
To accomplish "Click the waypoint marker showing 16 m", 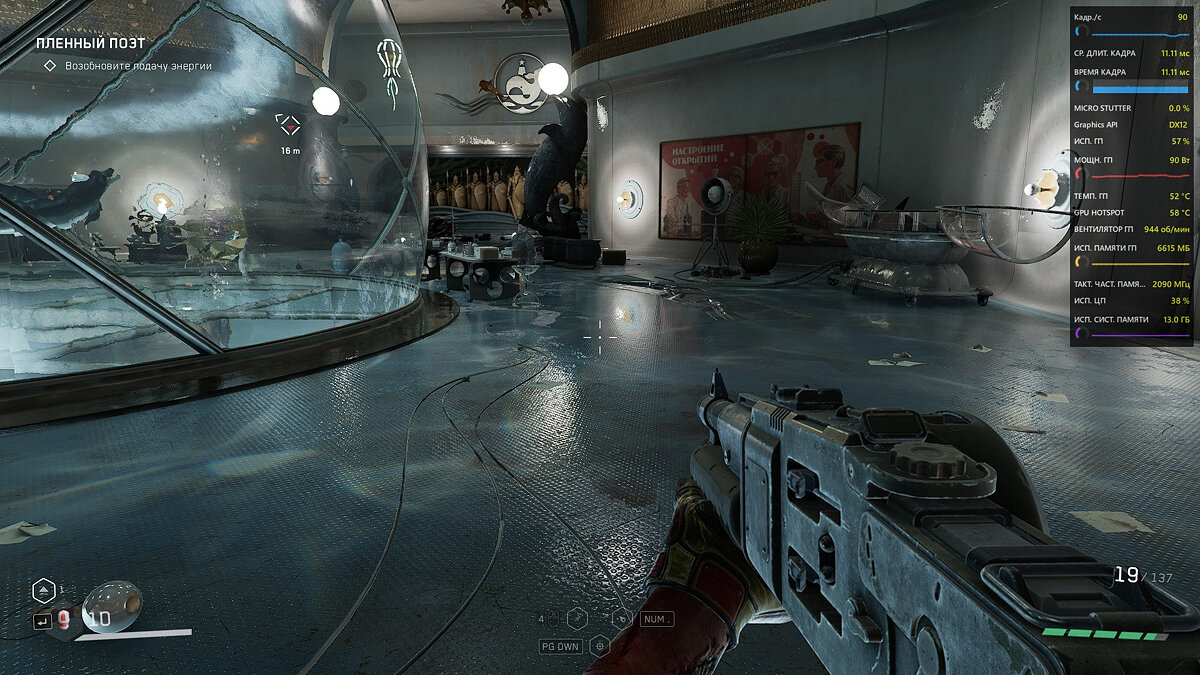I will click(x=289, y=125).
